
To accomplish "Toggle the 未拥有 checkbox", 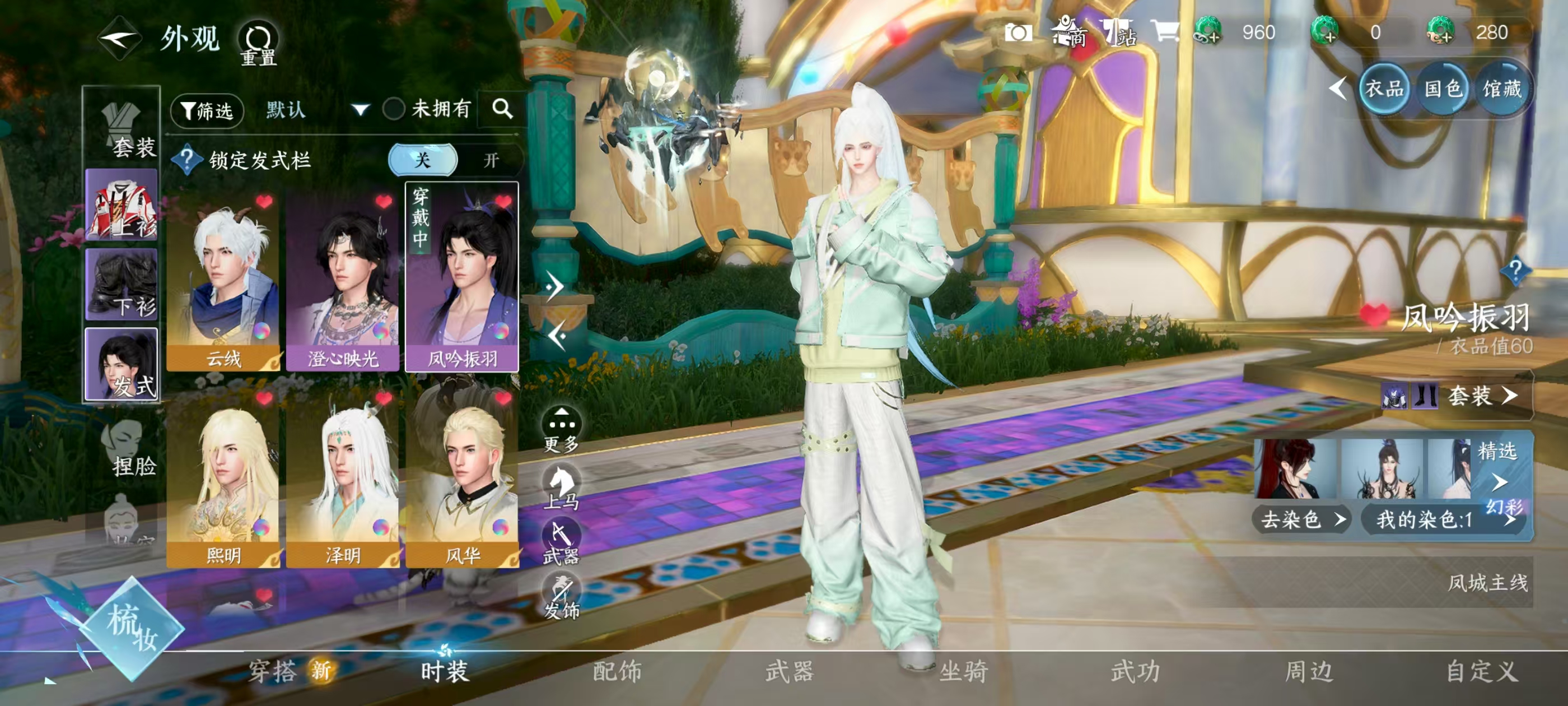I will tap(394, 110).
